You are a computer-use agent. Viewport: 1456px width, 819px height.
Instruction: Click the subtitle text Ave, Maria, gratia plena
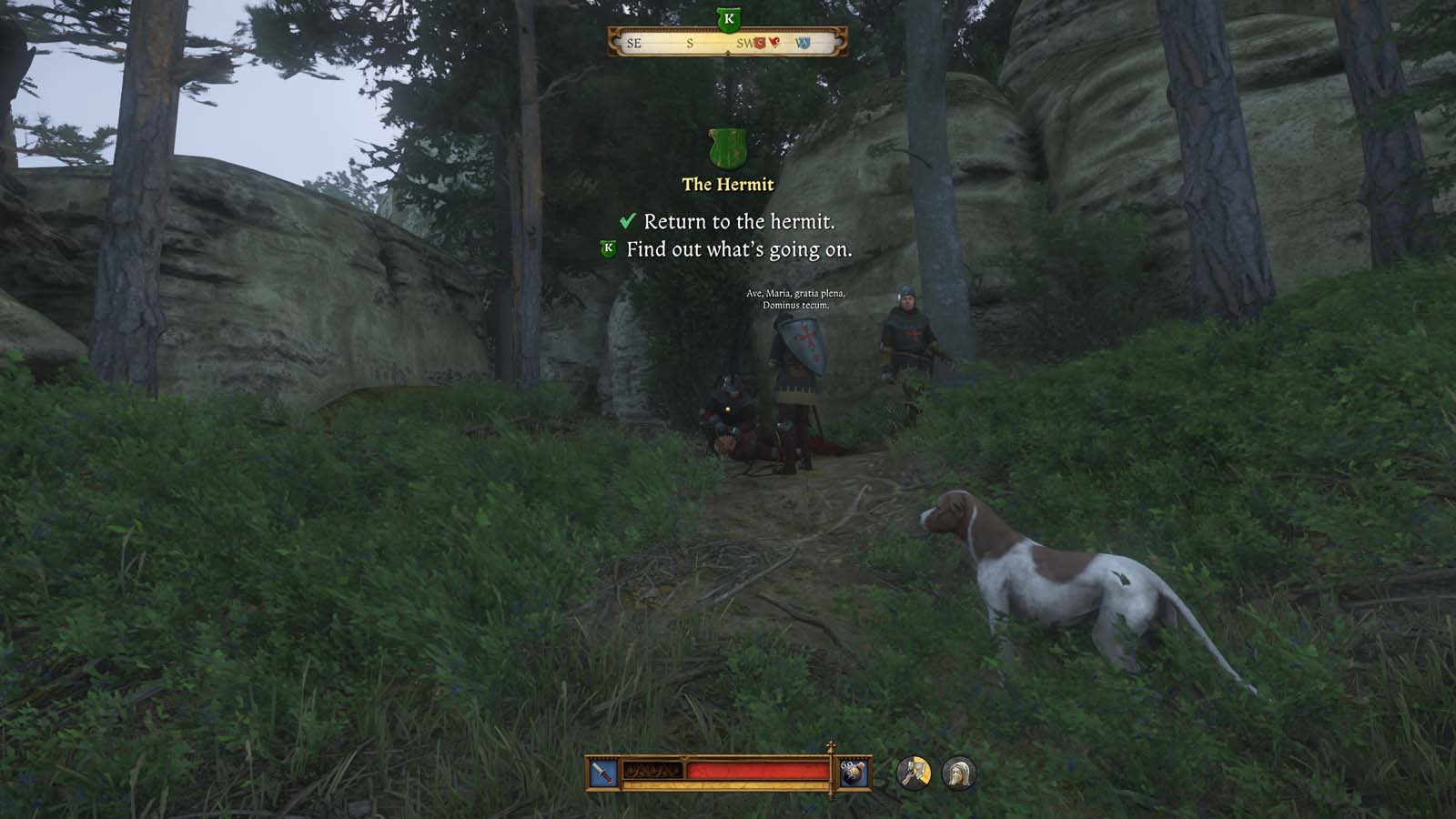click(x=794, y=295)
